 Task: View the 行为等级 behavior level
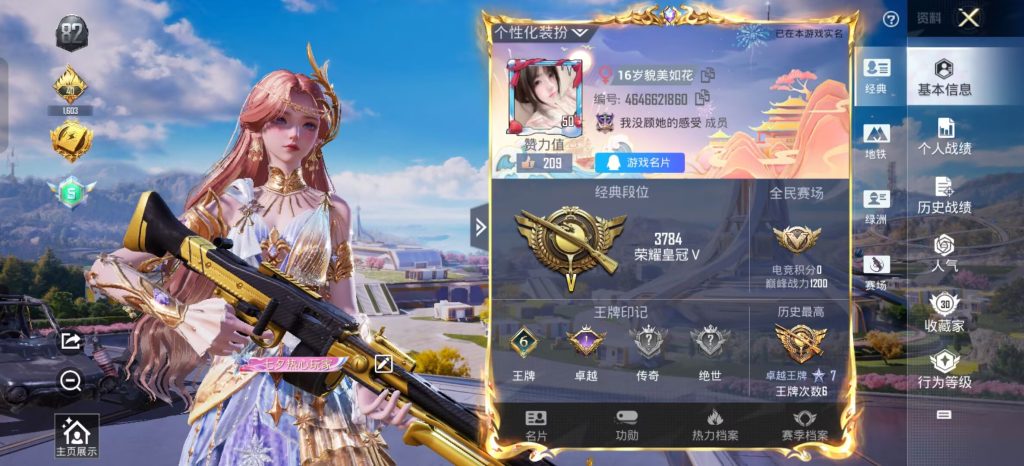click(x=944, y=370)
